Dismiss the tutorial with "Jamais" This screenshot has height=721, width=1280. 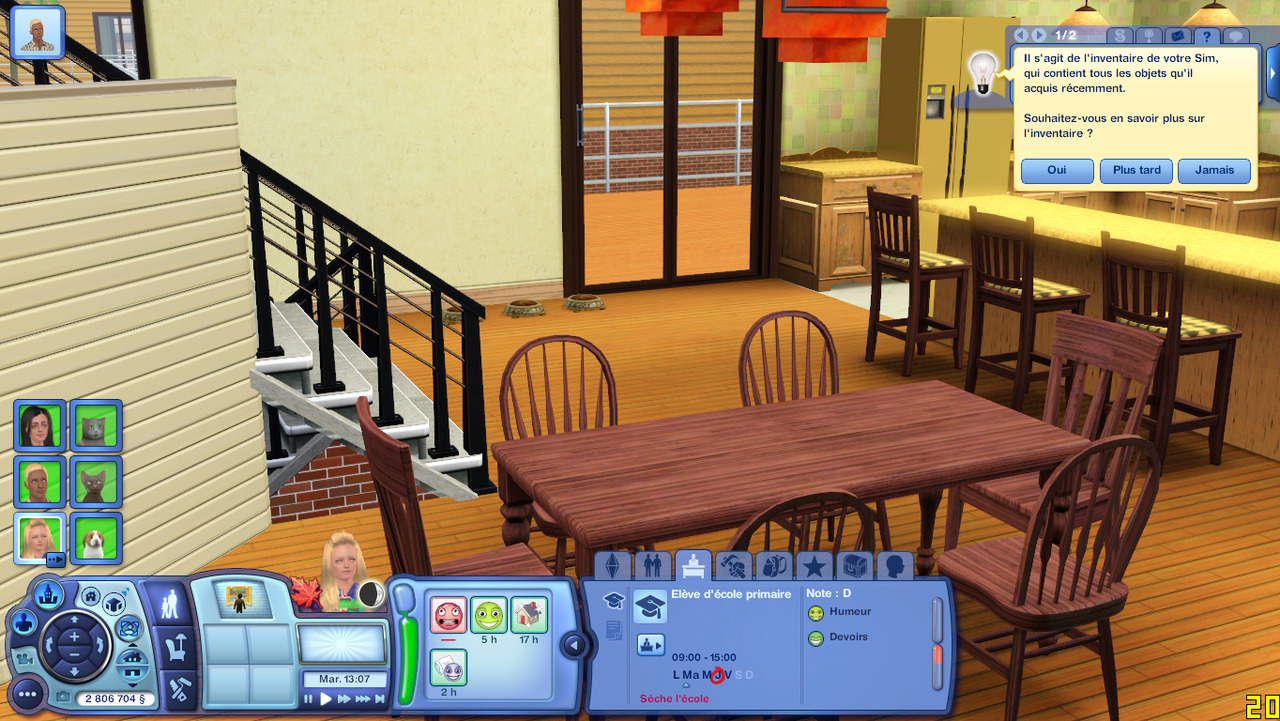tap(1214, 170)
